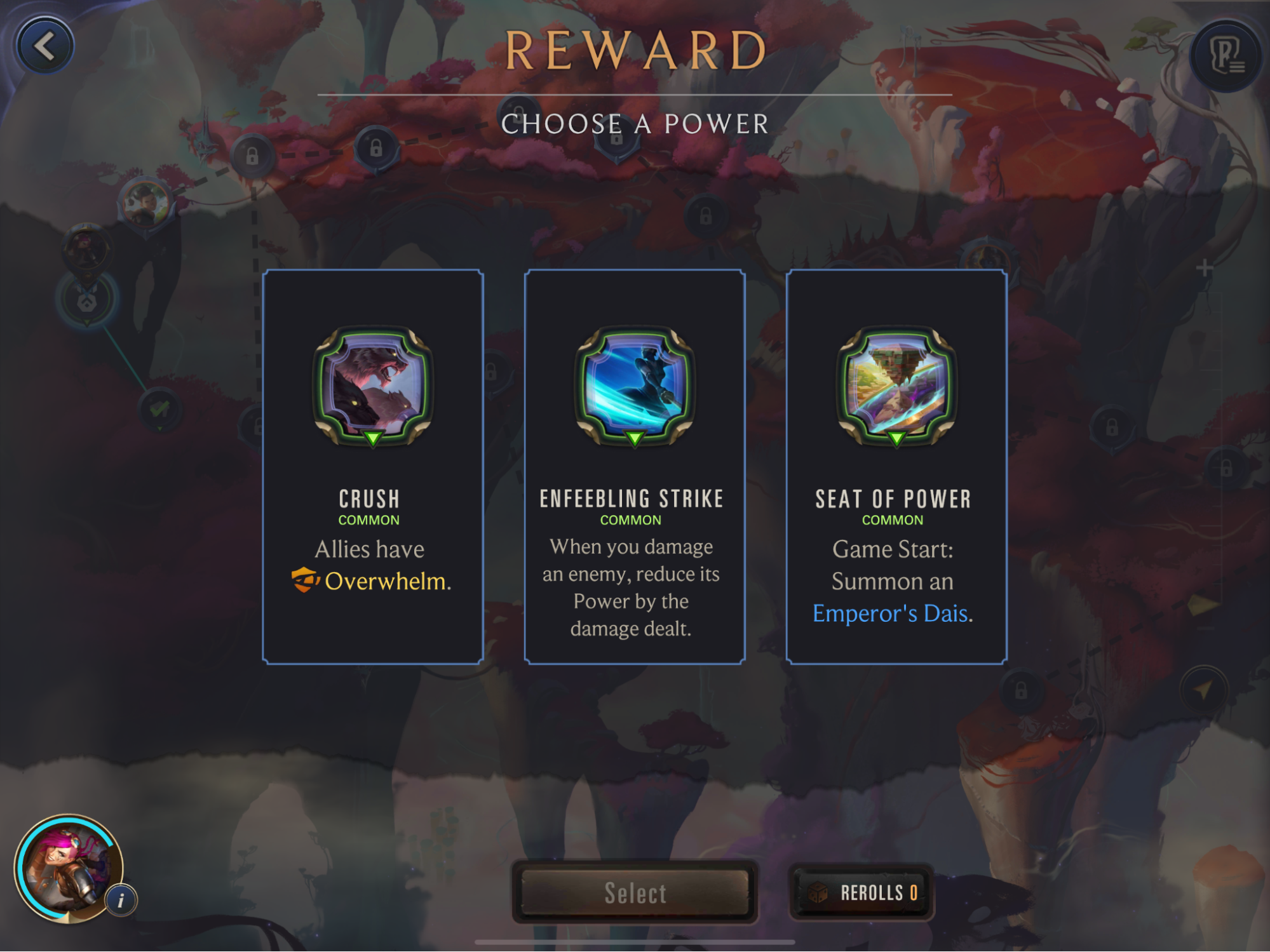Pick the Enfeebling Strike power card

634,467
